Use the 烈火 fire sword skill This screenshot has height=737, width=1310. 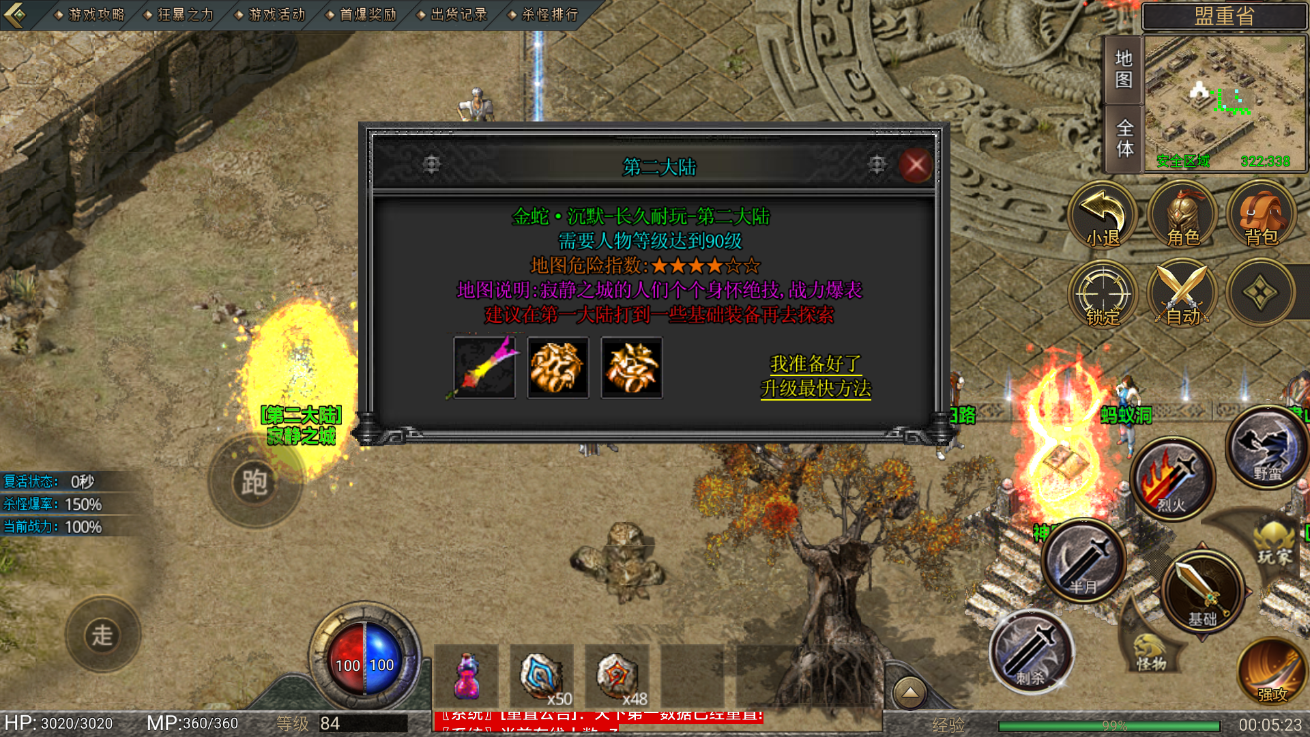1172,480
